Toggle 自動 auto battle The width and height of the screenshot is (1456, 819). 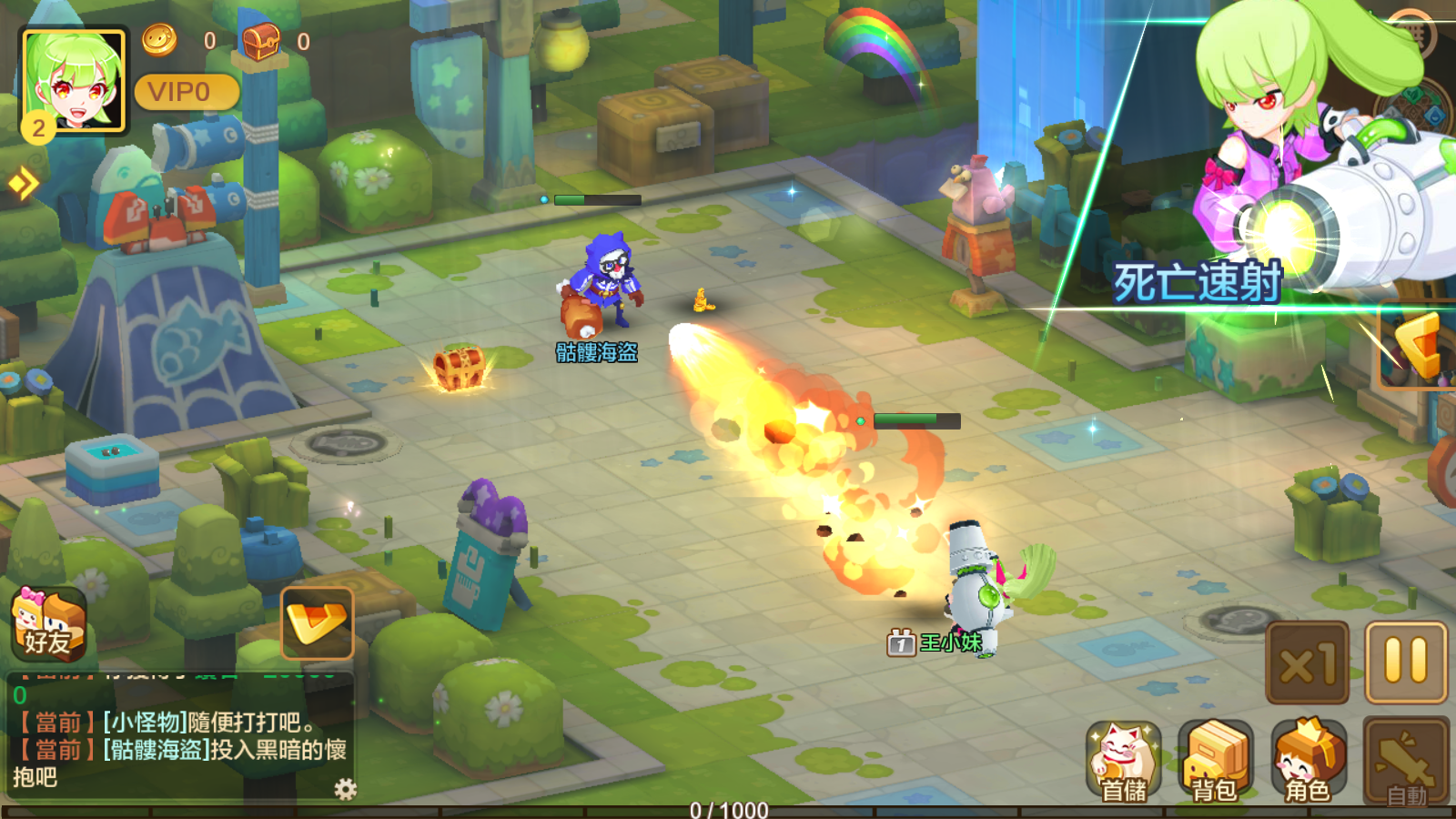[1405, 762]
